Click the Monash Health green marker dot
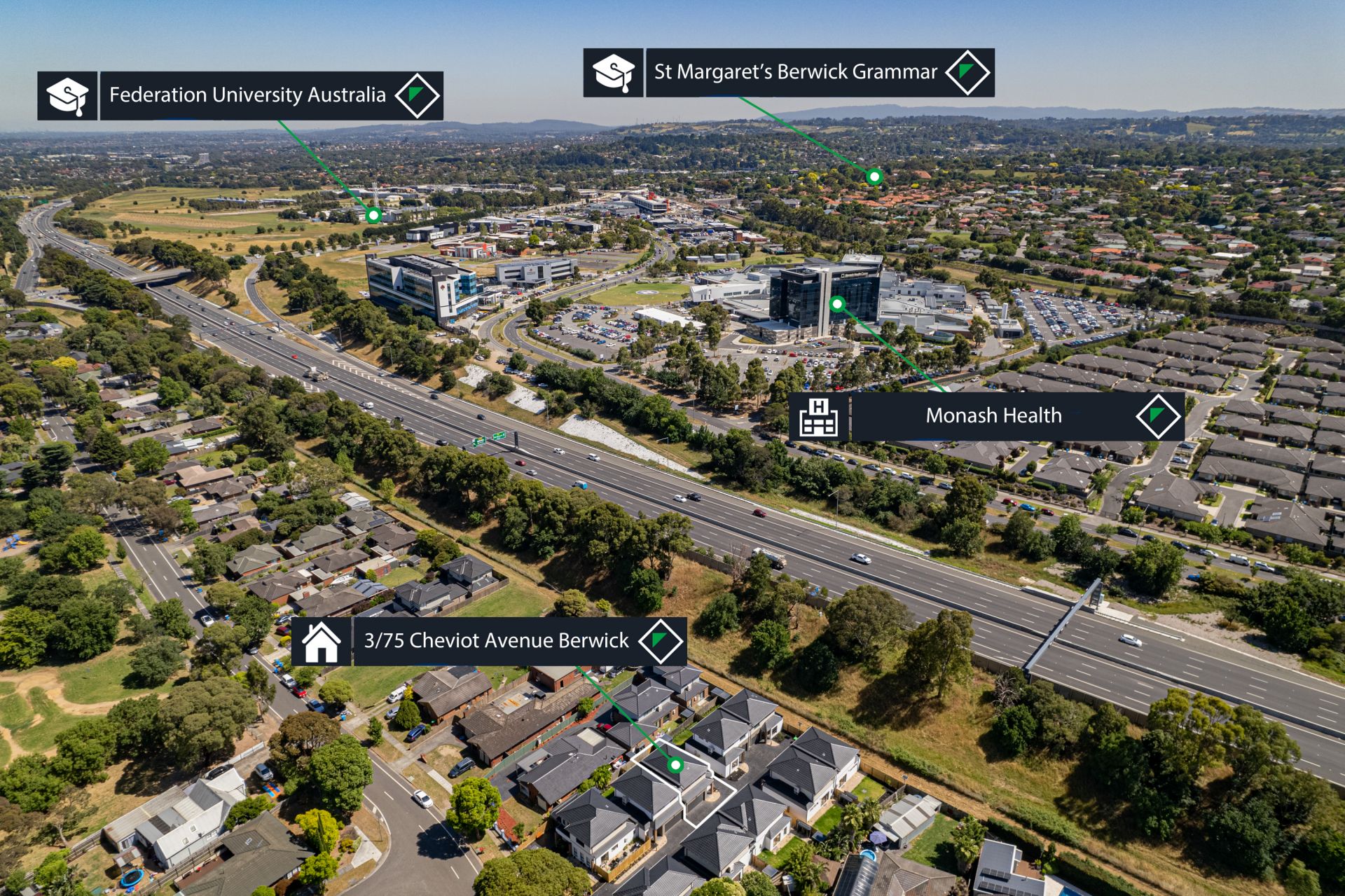 pos(837,303)
